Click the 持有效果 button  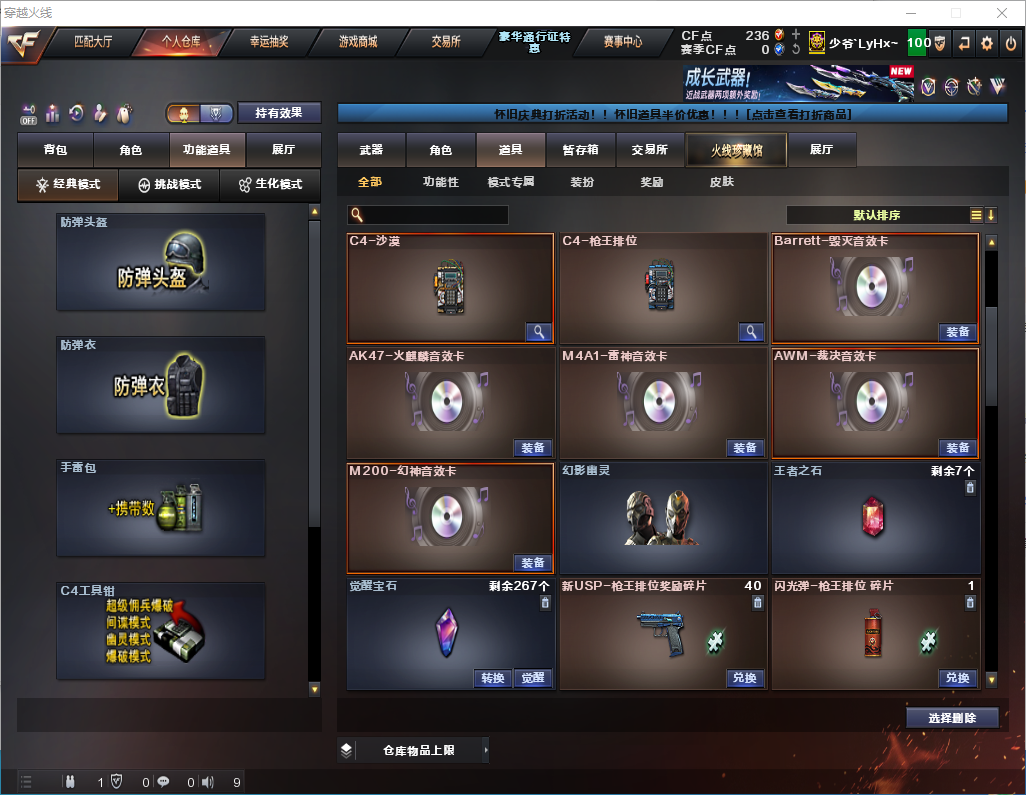[279, 113]
